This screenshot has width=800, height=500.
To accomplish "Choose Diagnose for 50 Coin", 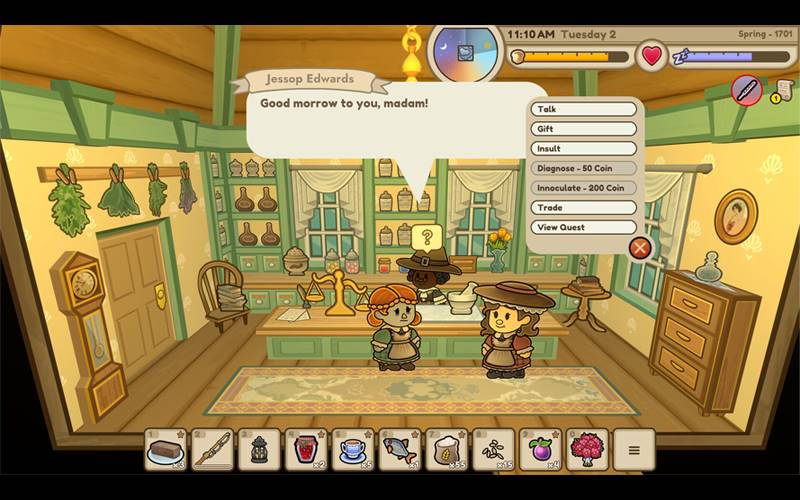I will [x=584, y=168].
